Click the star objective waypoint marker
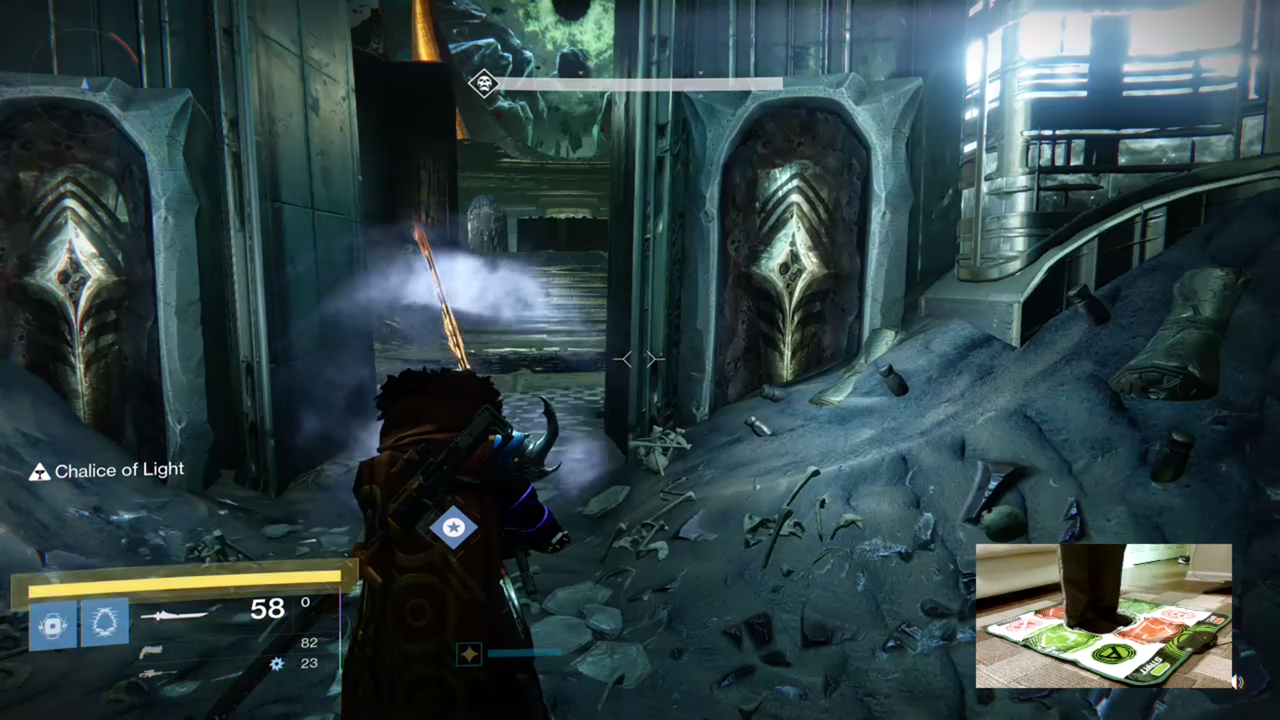 point(453,527)
